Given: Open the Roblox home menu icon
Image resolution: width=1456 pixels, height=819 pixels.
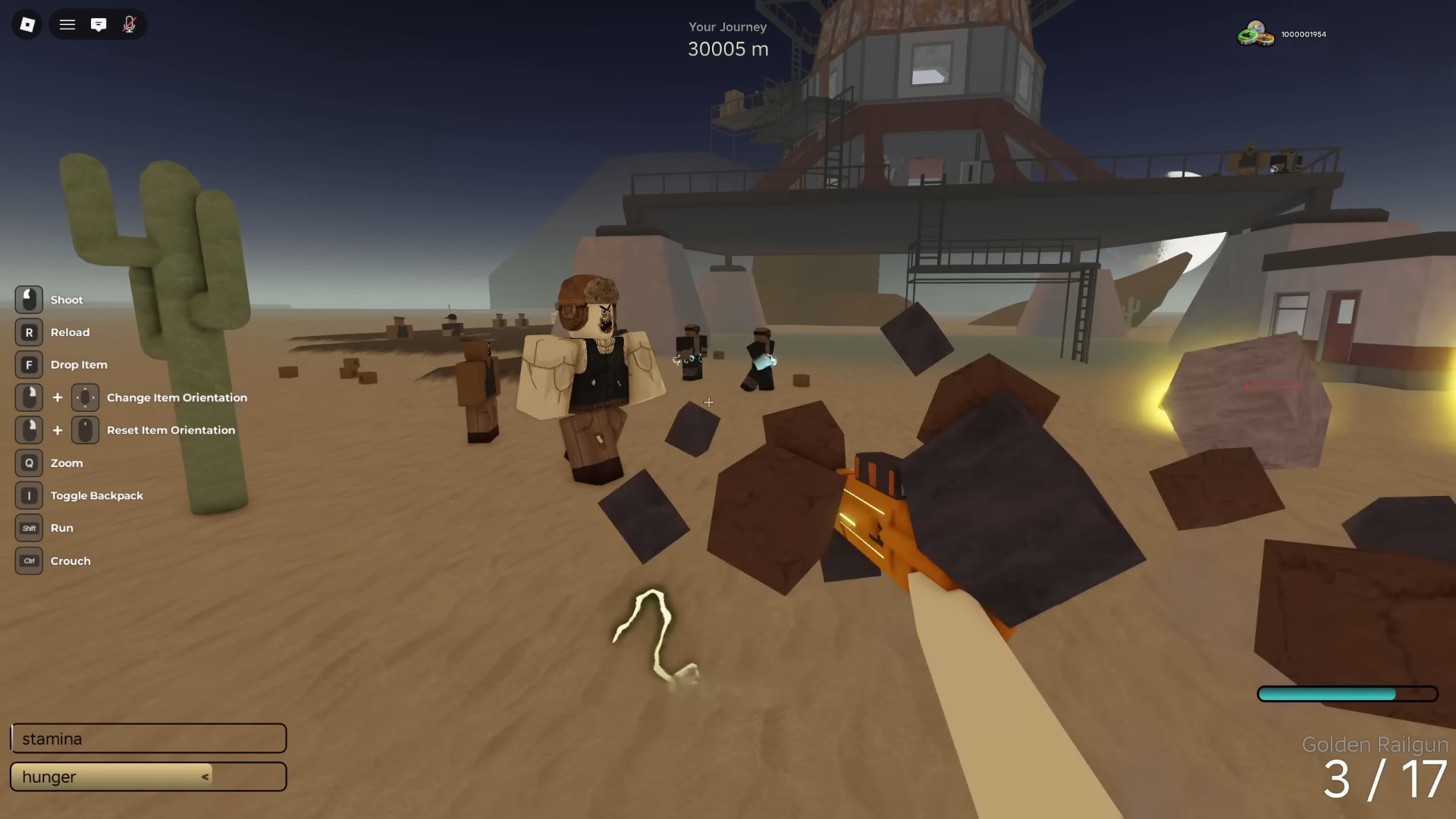Looking at the screenshot, I should tap(27, 24).
